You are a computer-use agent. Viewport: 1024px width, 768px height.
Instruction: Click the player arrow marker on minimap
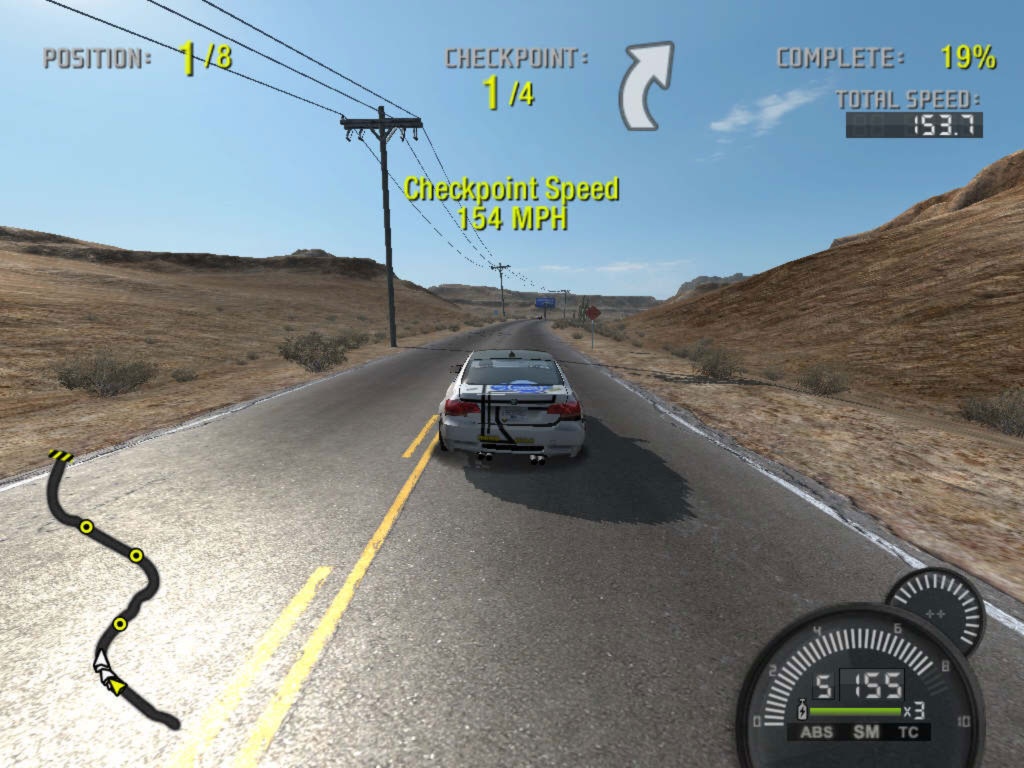[117, 686]
